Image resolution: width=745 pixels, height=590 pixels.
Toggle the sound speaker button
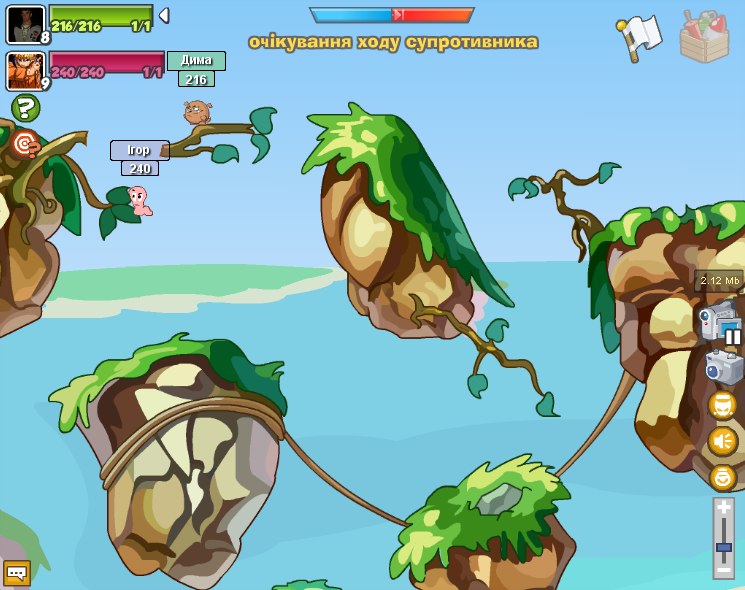point(722,440)
